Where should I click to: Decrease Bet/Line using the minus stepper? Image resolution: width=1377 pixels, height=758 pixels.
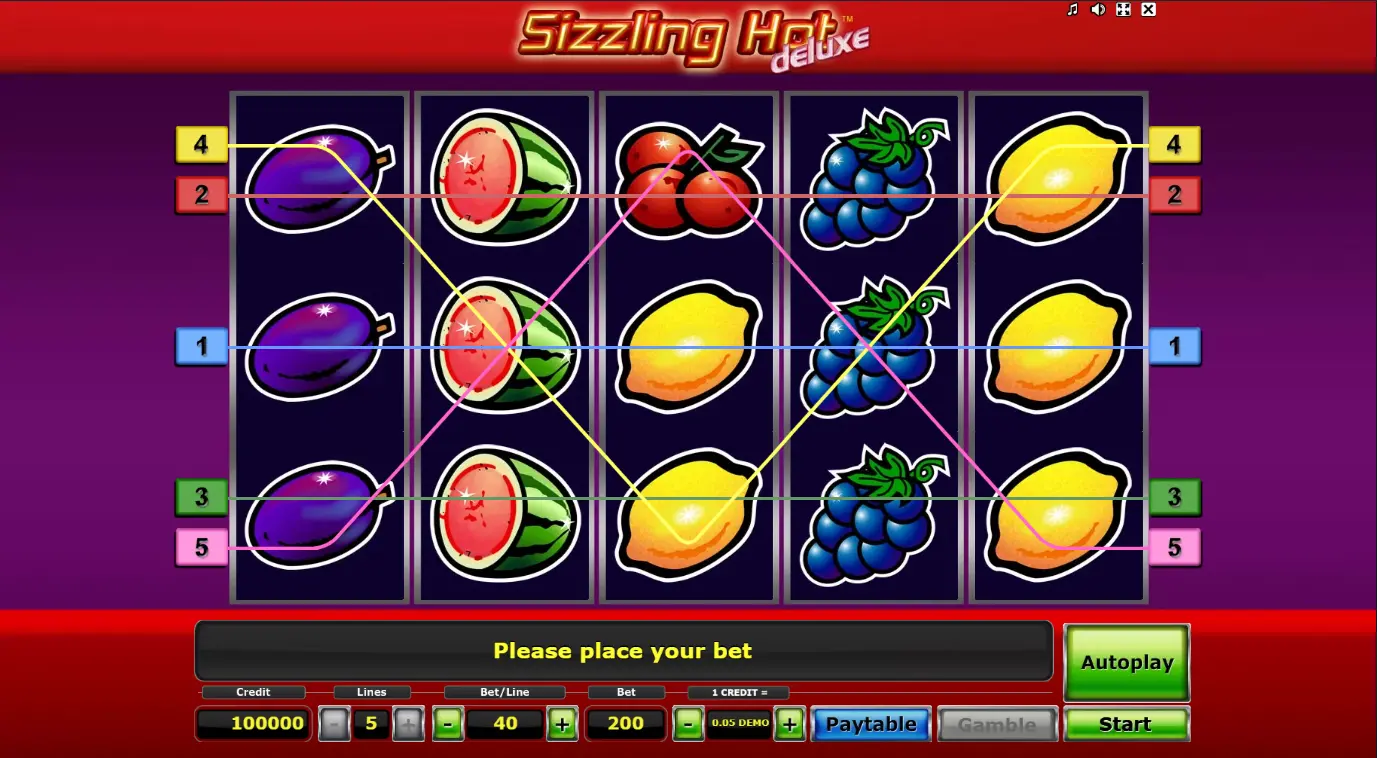[448, 723]
